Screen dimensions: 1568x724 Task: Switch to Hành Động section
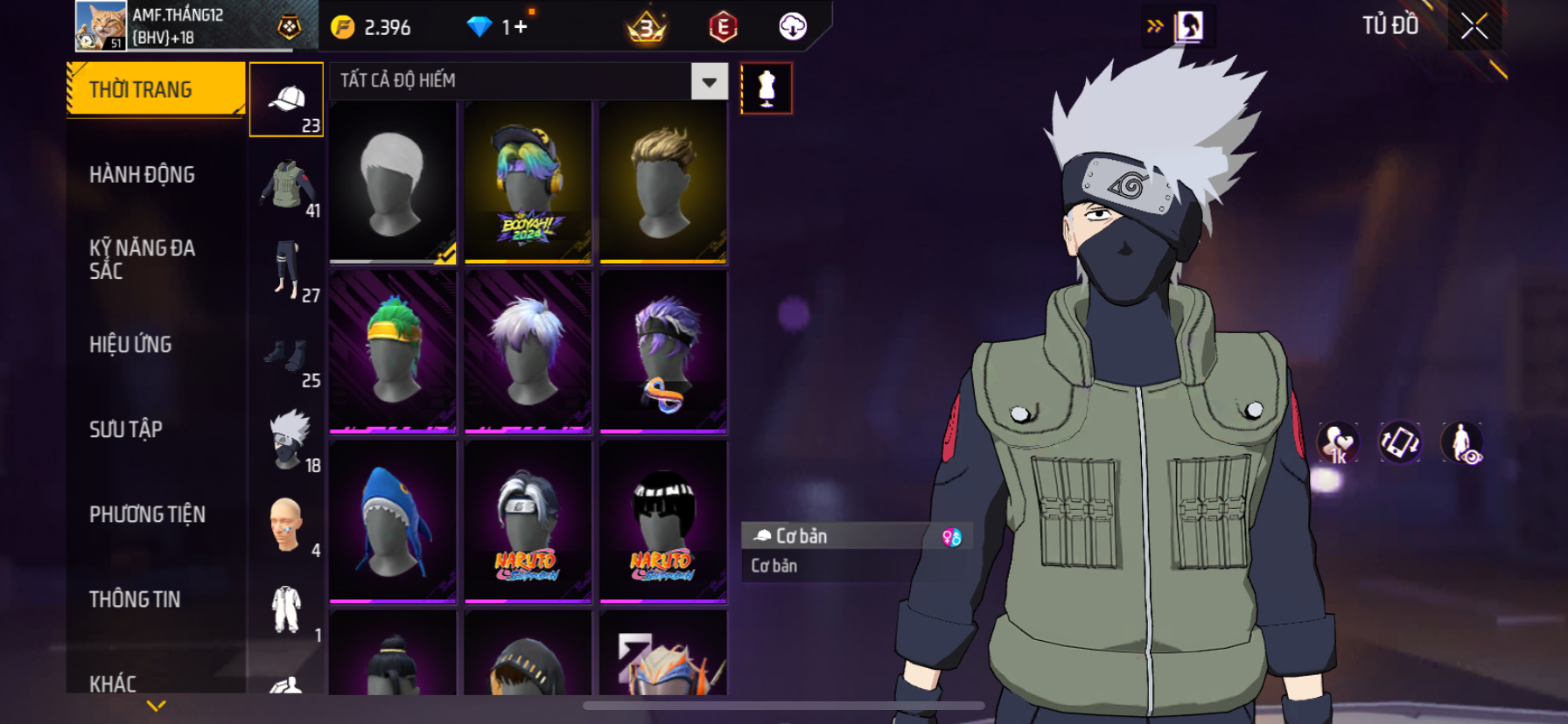point(142,175)
